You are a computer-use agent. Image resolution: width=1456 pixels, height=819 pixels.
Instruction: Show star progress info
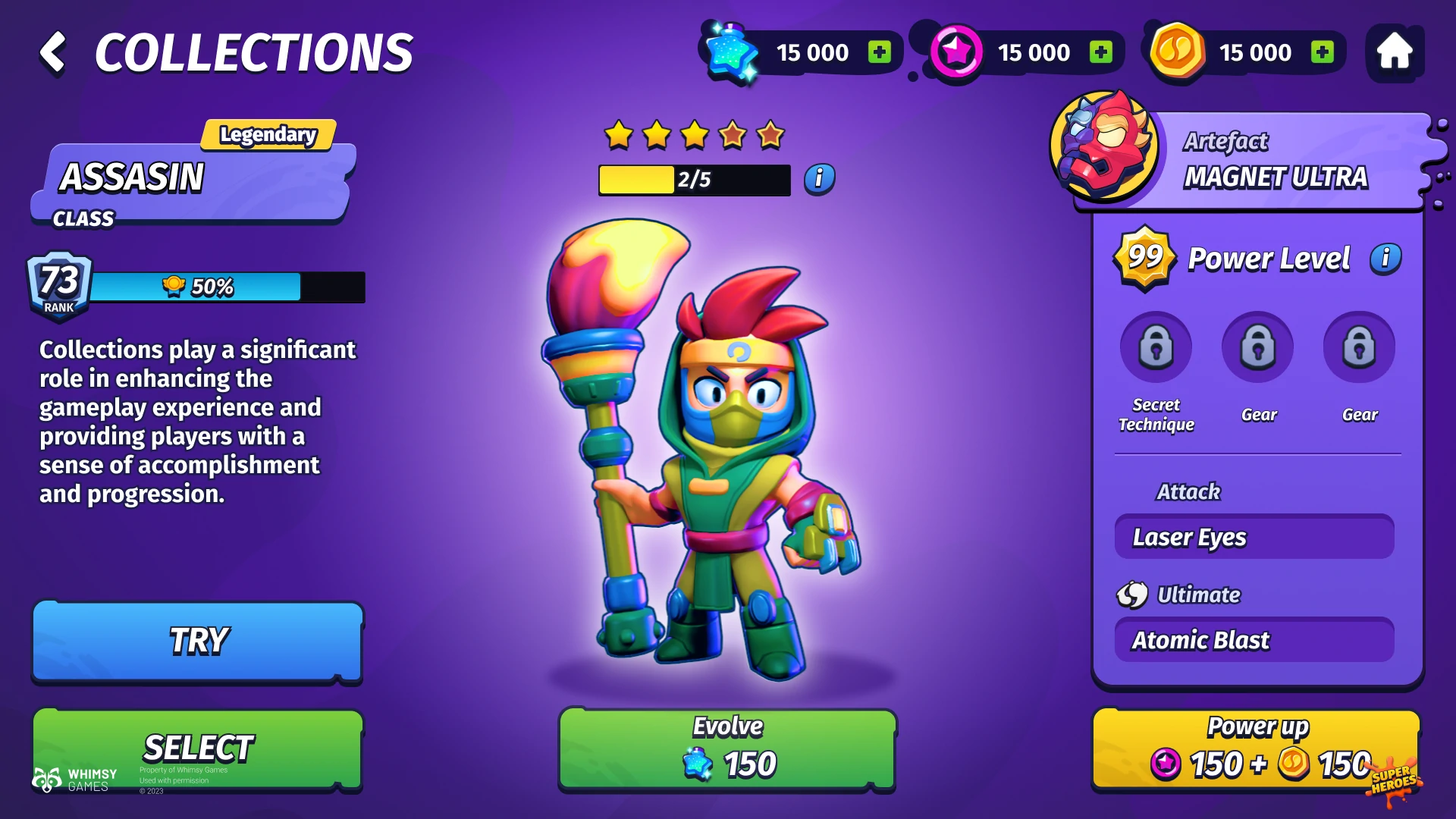(819, 179)
